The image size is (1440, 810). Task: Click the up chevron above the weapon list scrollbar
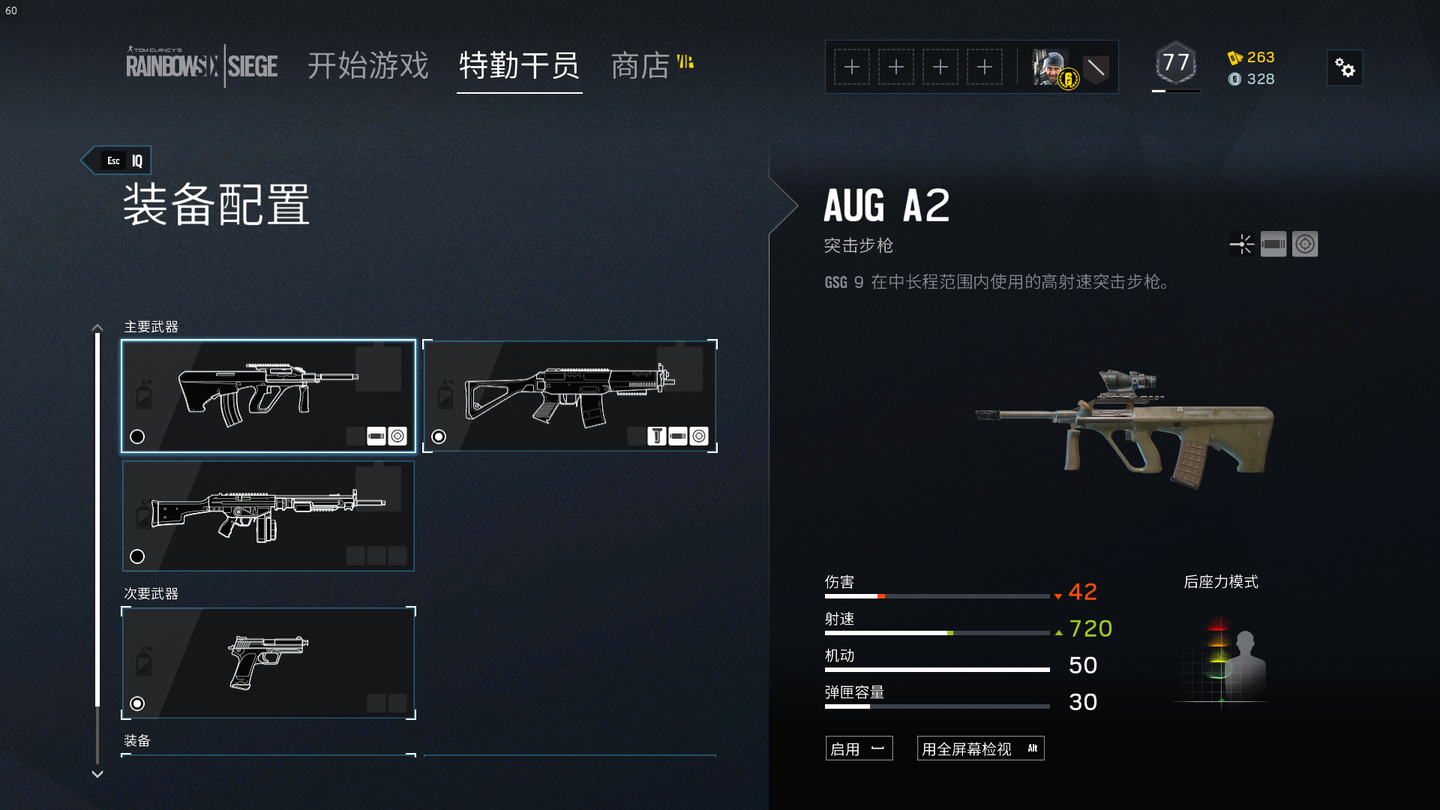pyautogui.click(x=97, y=328)
